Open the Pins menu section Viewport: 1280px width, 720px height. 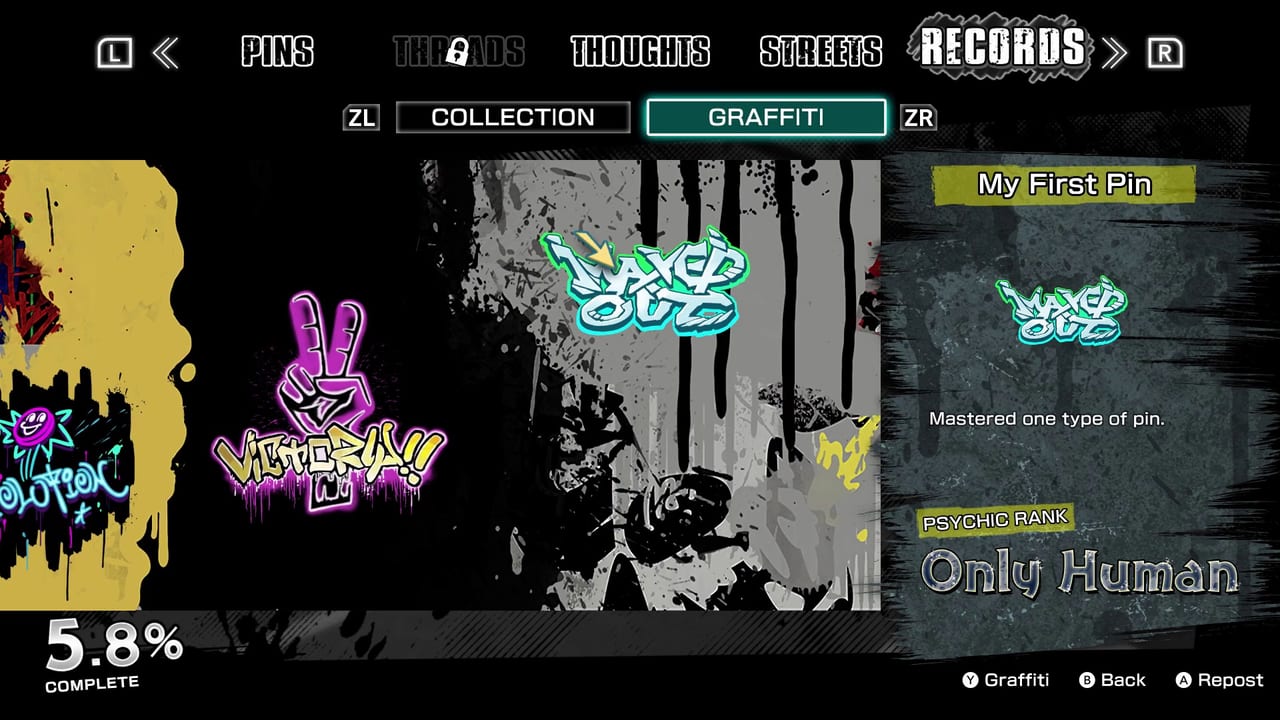tap(277, 52)
